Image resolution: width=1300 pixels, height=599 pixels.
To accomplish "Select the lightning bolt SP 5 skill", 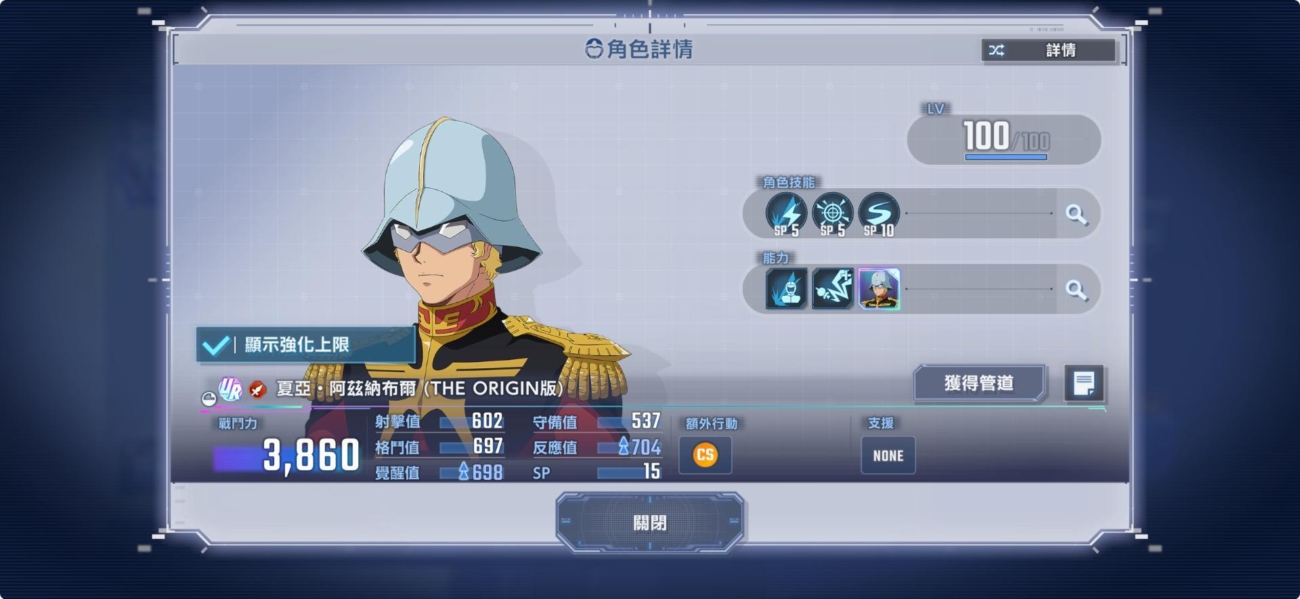I will (x=786, y=213).
